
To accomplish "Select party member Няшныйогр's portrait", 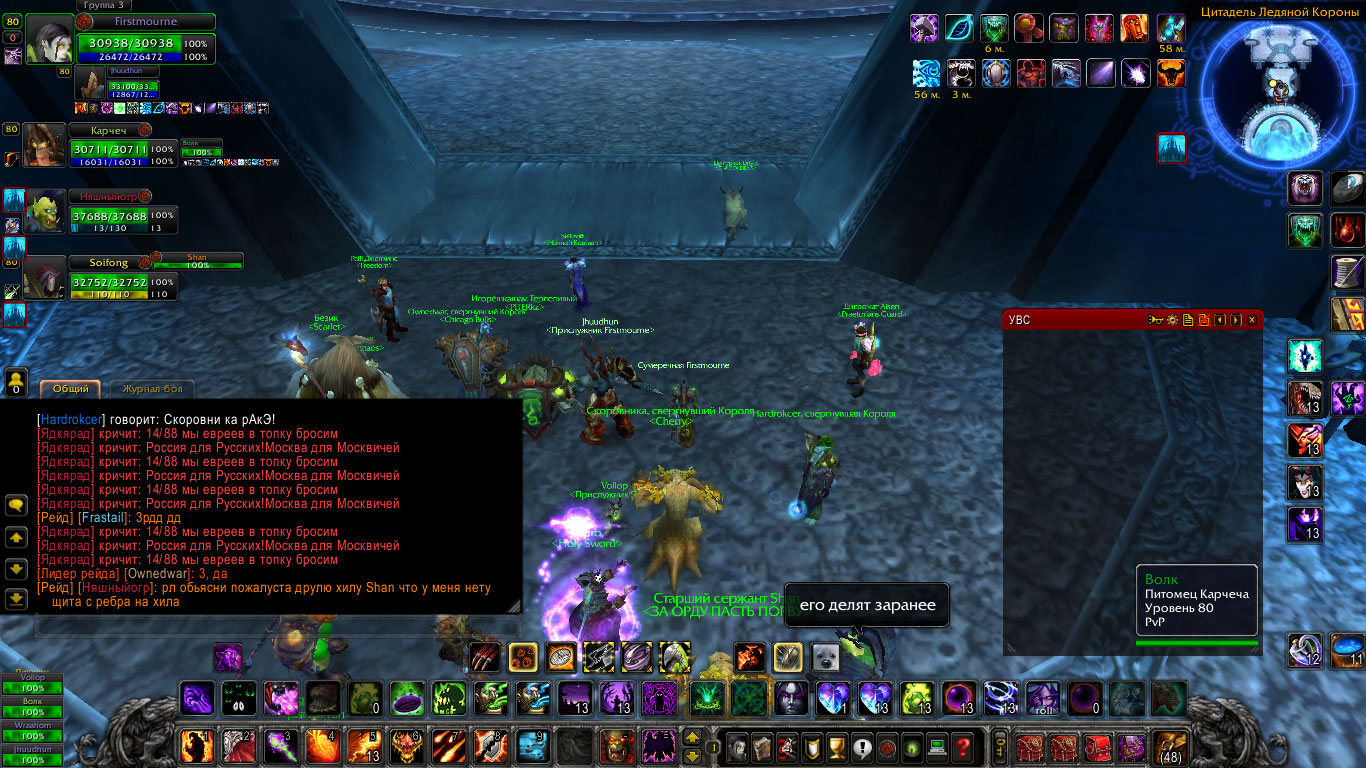I will [45, 211].
